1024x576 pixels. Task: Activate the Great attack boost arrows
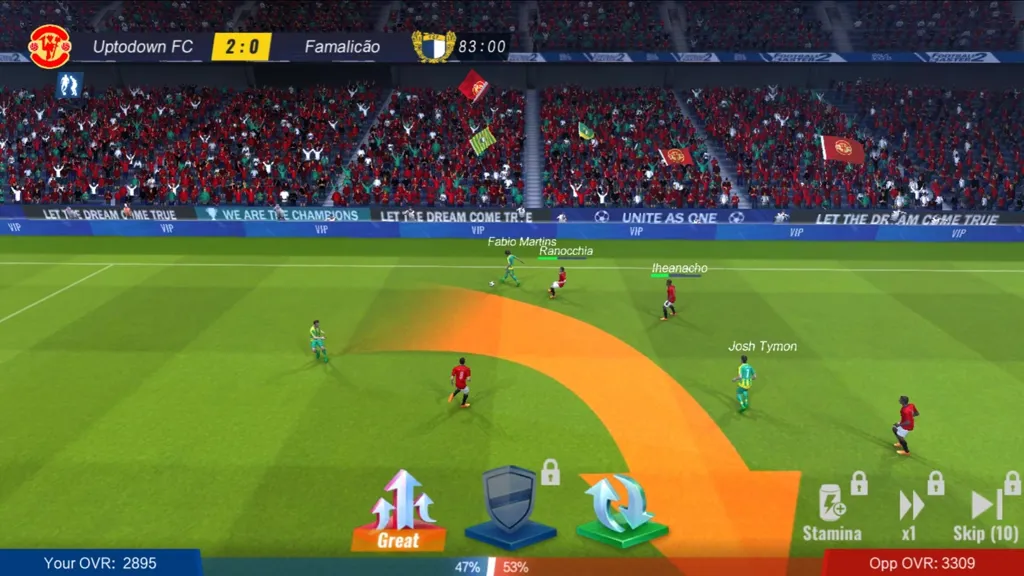point(398,508)
